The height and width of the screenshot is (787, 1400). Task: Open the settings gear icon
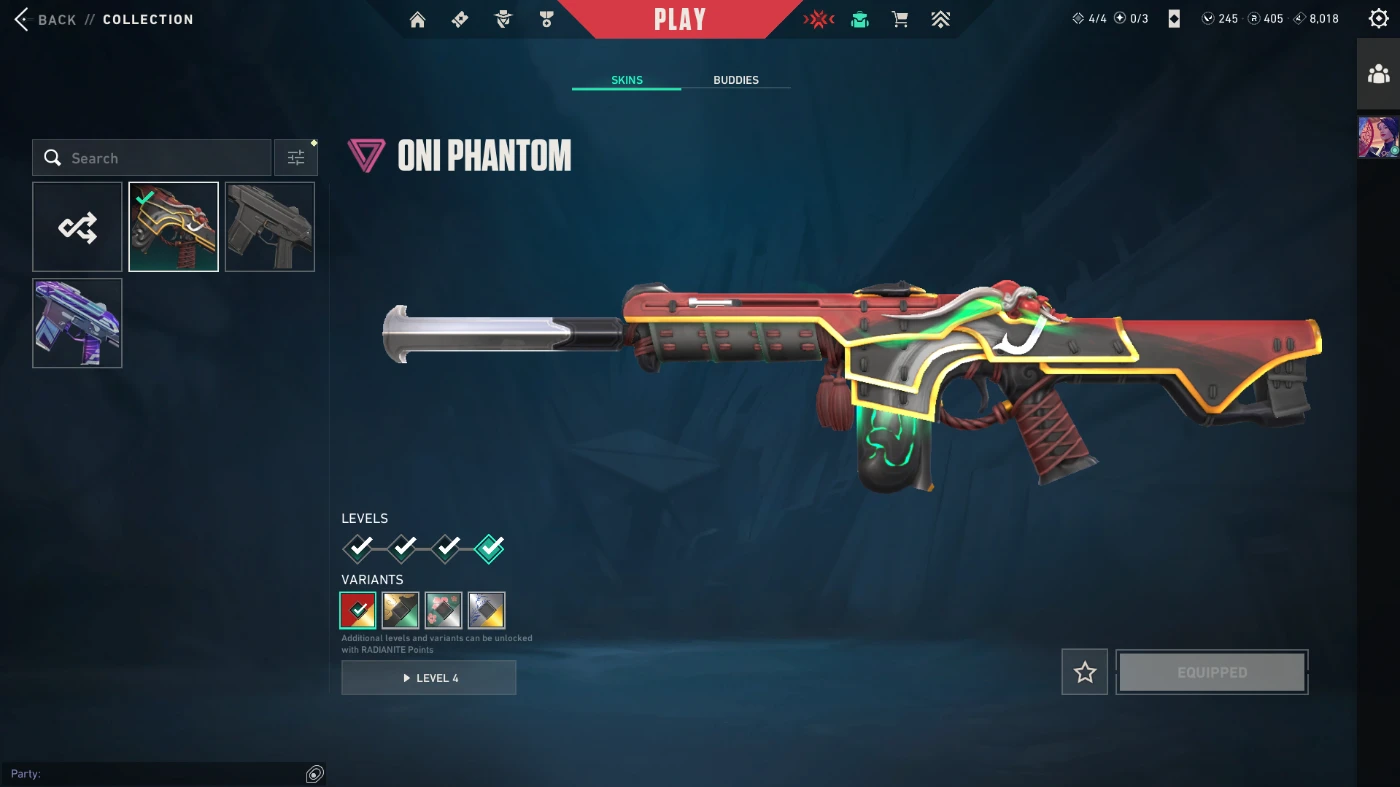click(1378, 18)
